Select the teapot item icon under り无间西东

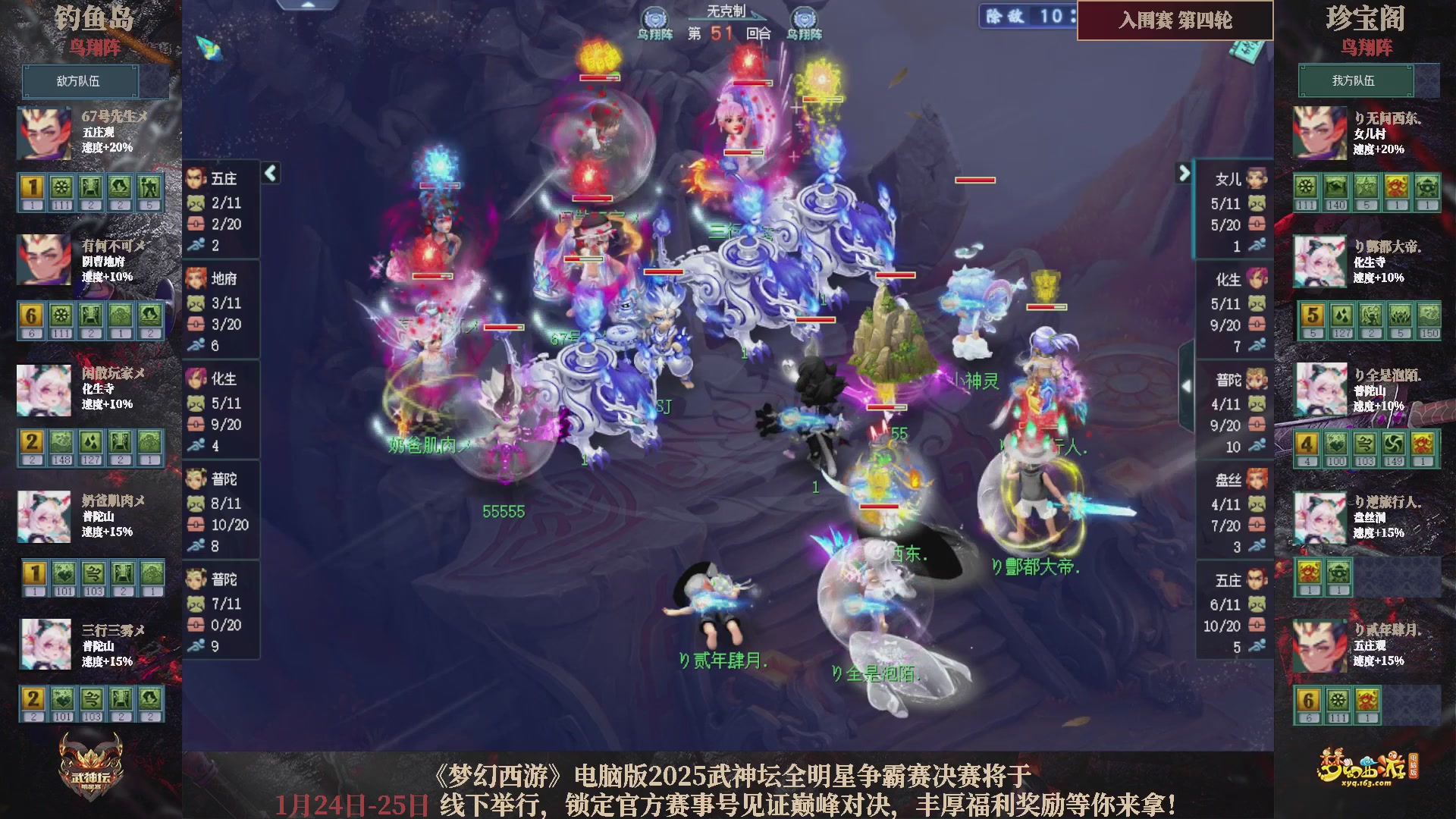[1426, 186]
